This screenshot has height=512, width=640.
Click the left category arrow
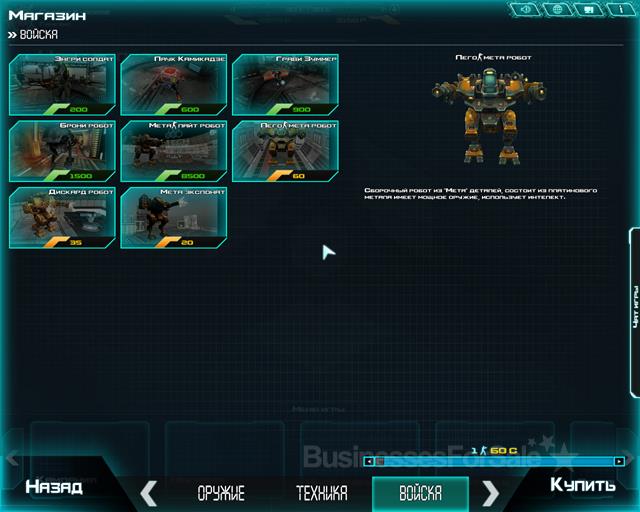click(149, 492)
